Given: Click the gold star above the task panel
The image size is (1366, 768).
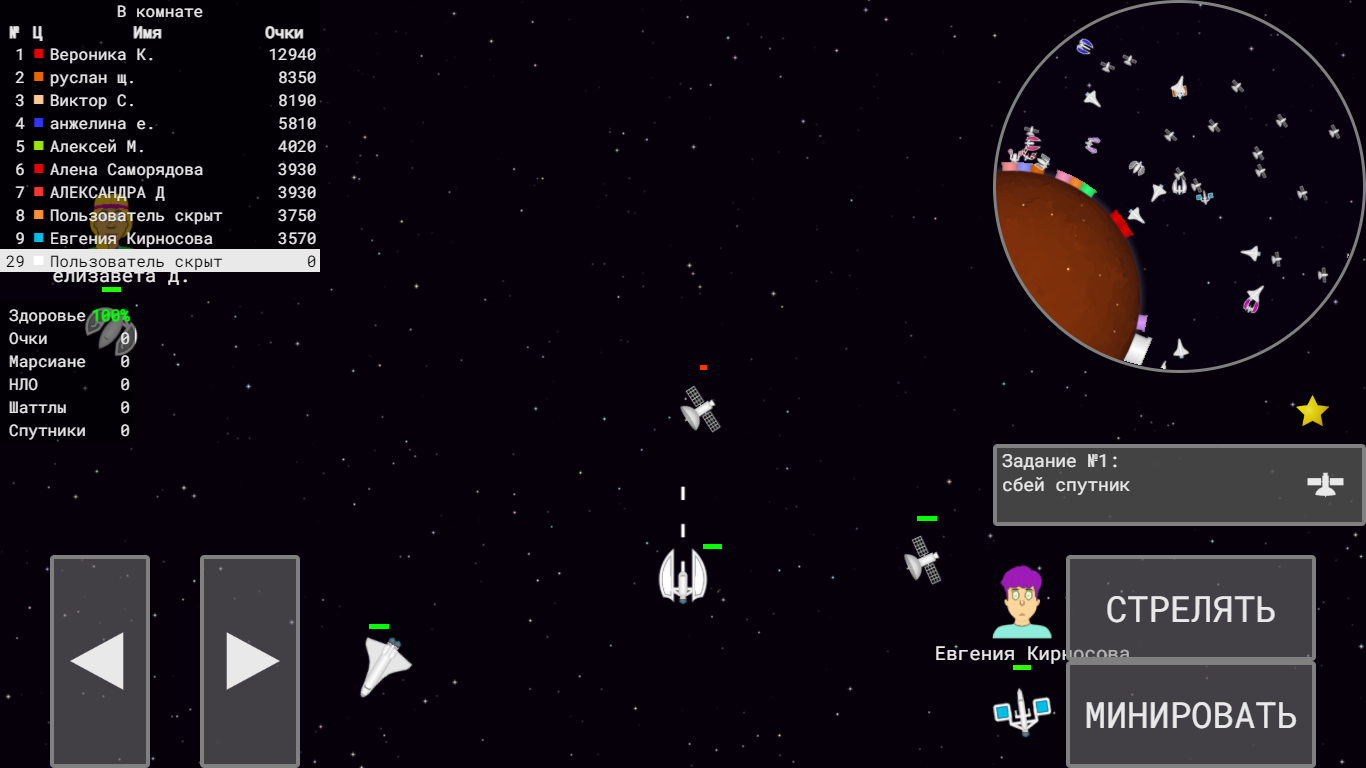Looking at the screenshot, I should point(1313,408).
